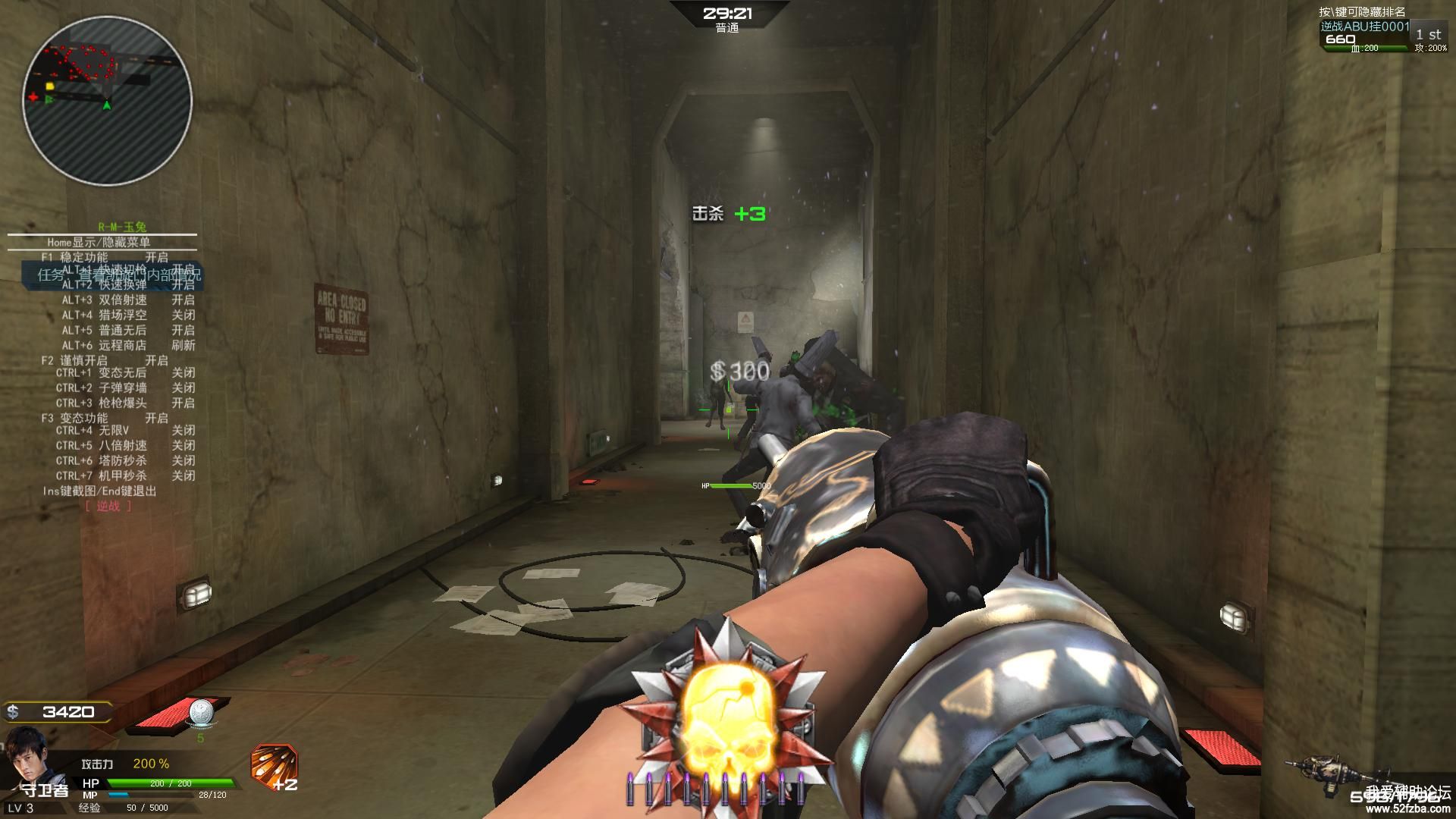Toggle the 双倍射速 entry in overlay menu
The width and height of the screenshot is (1456, 819).
point(127,300)
